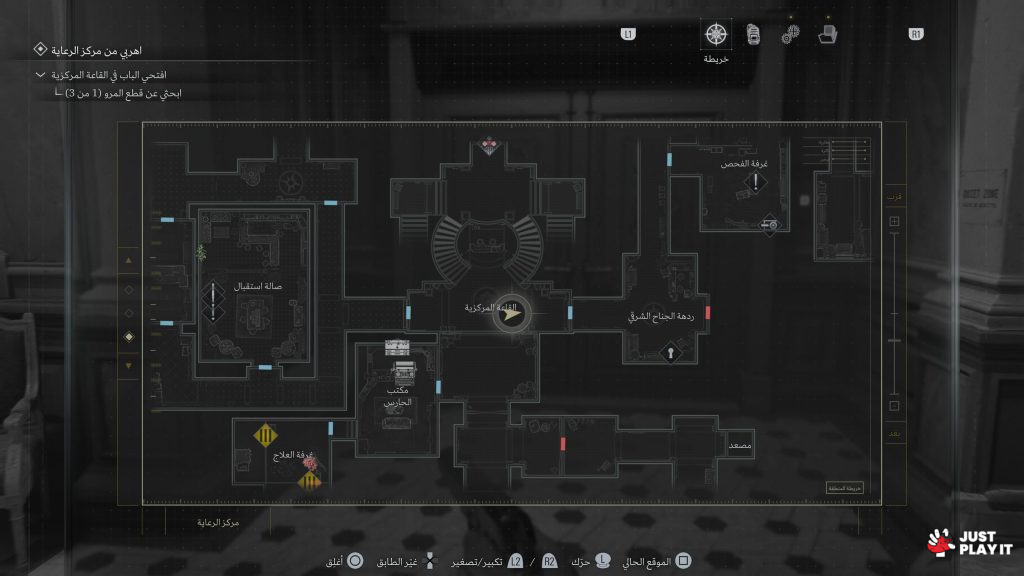Click the map zoom slider track

pos(894,315)
